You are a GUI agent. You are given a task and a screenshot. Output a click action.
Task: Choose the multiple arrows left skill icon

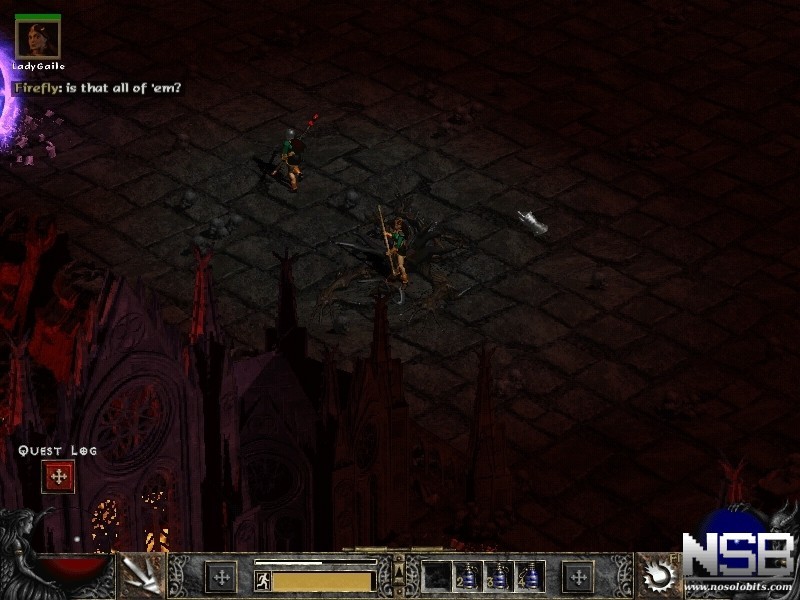pyautogui.click(x=141, y=576)
